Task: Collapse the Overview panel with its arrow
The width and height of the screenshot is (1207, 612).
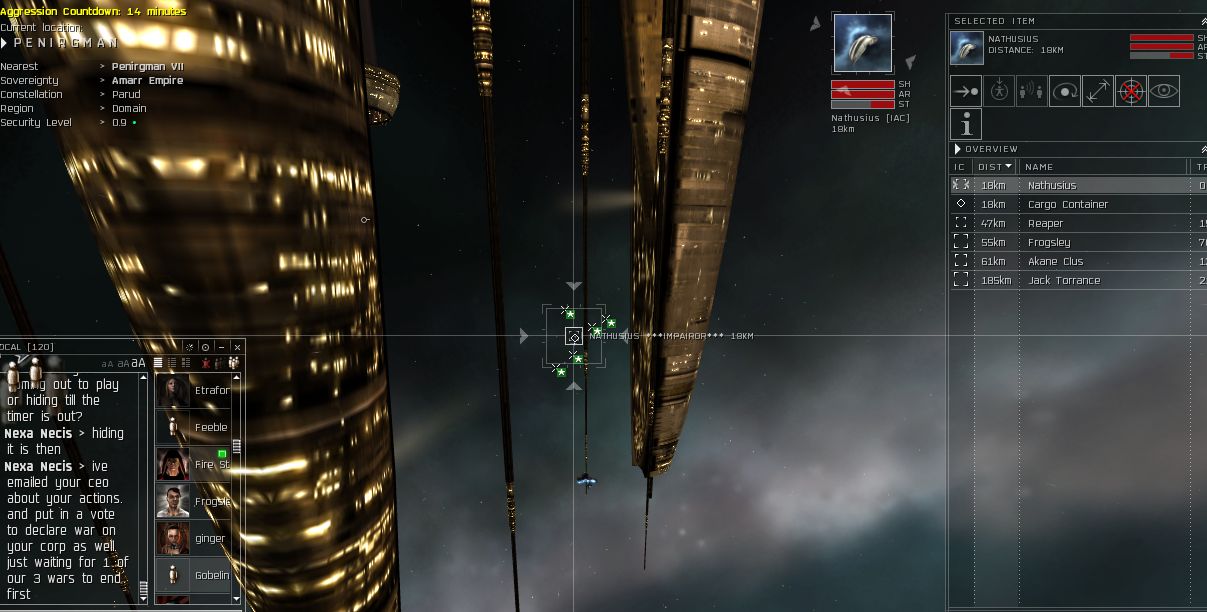Action: [958, 149]
